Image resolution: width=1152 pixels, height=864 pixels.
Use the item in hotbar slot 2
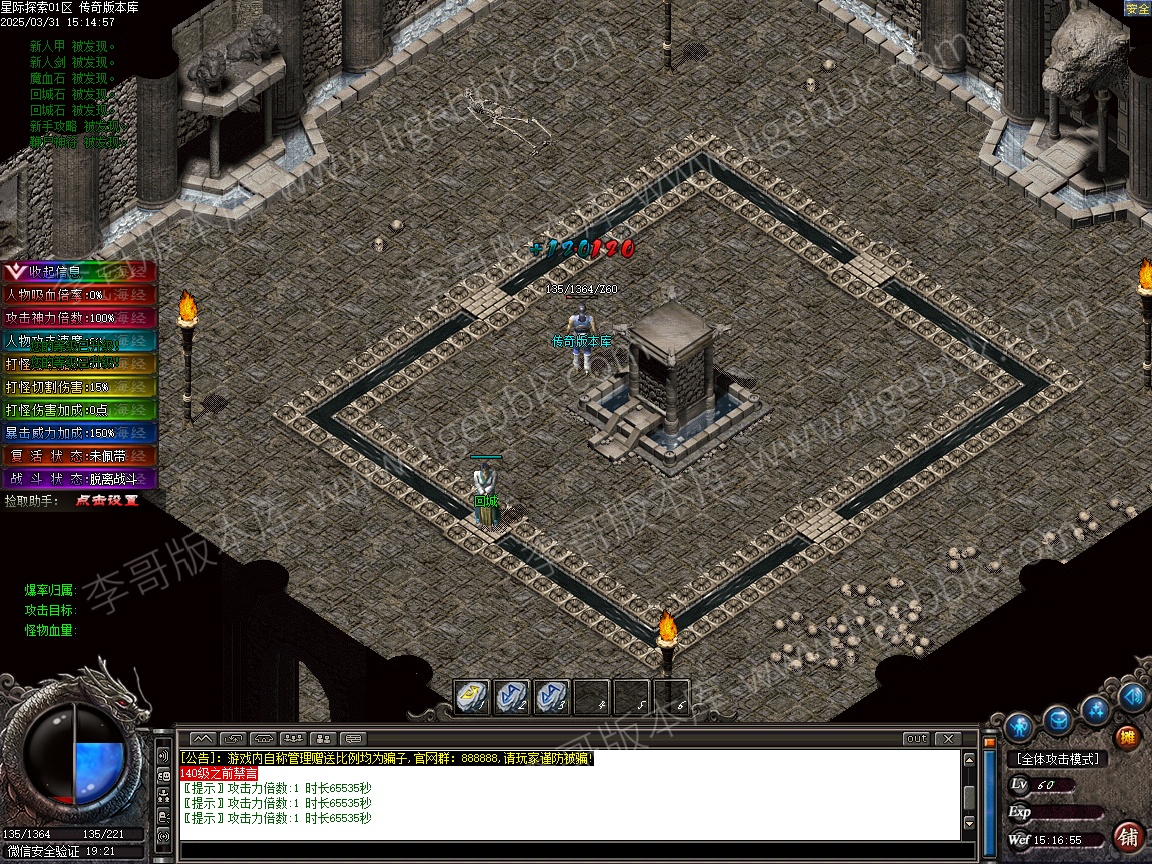click(512, 695)
